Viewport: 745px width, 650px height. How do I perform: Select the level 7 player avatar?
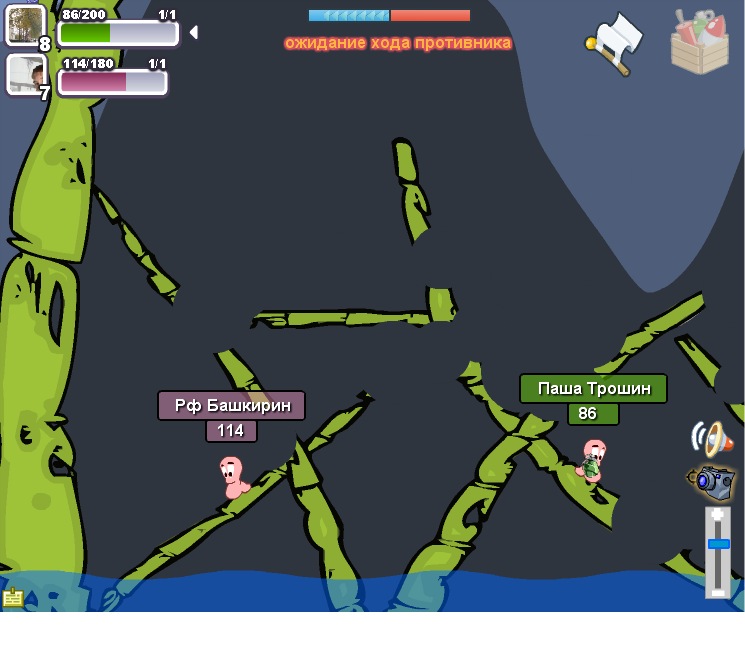click(x=25, y=74)
